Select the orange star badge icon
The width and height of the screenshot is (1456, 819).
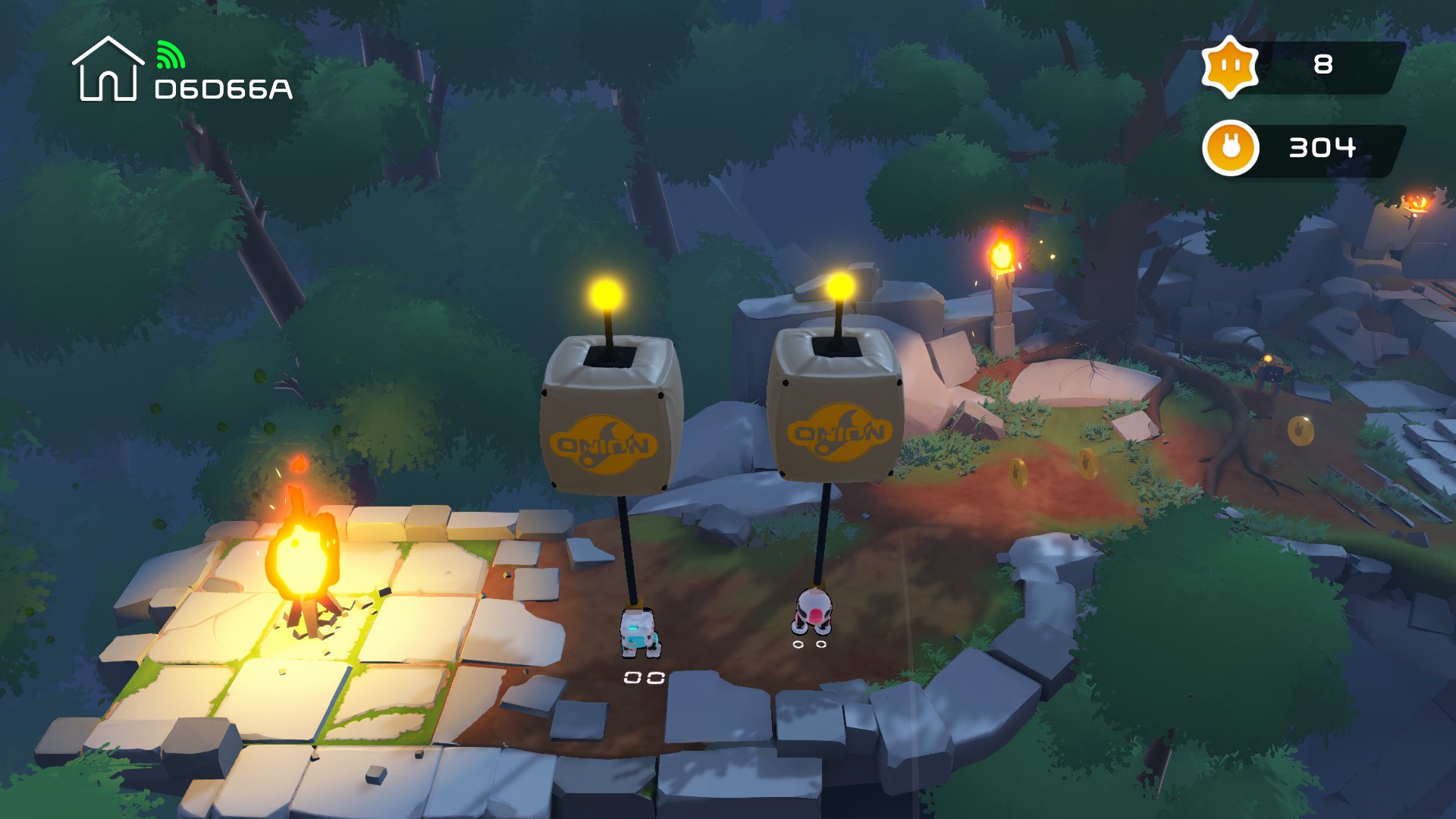[x=1230, y=67]
